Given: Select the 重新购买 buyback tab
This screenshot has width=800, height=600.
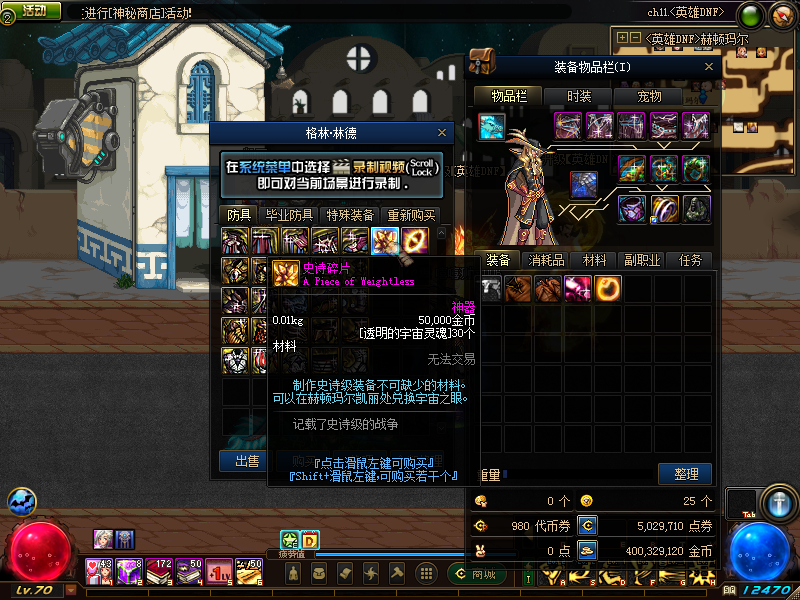Looking at the screenshot, I should coord(411,215).
